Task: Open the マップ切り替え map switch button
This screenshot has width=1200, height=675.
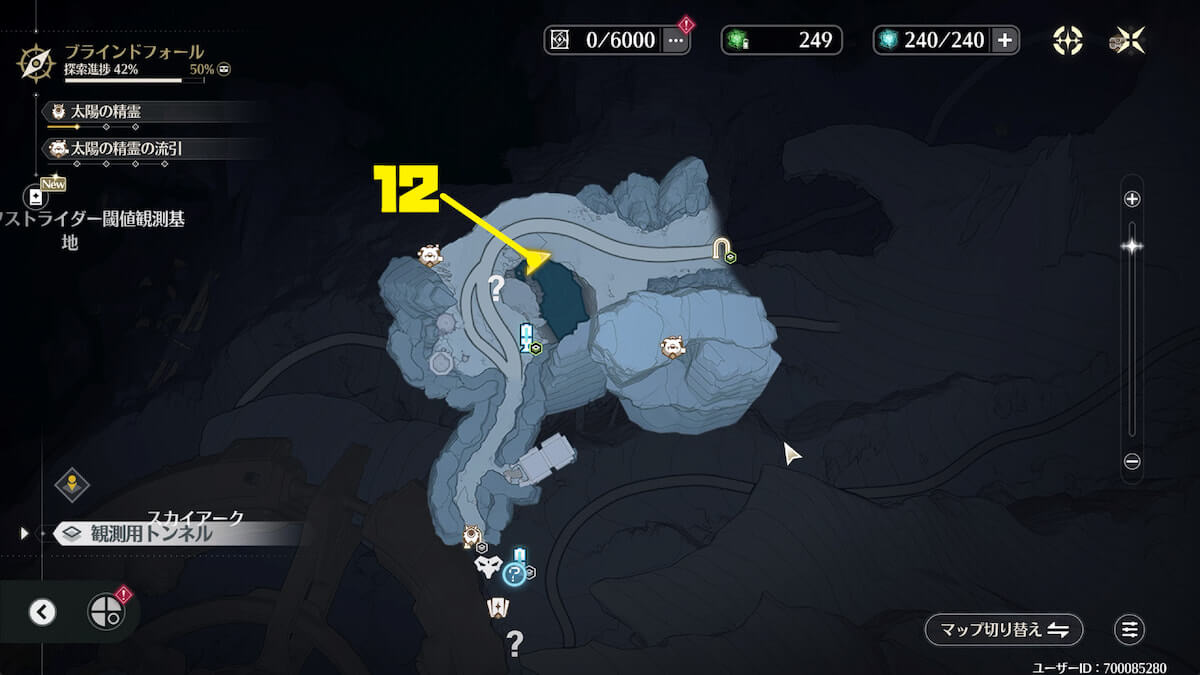Action: (x=1003, y=629)
